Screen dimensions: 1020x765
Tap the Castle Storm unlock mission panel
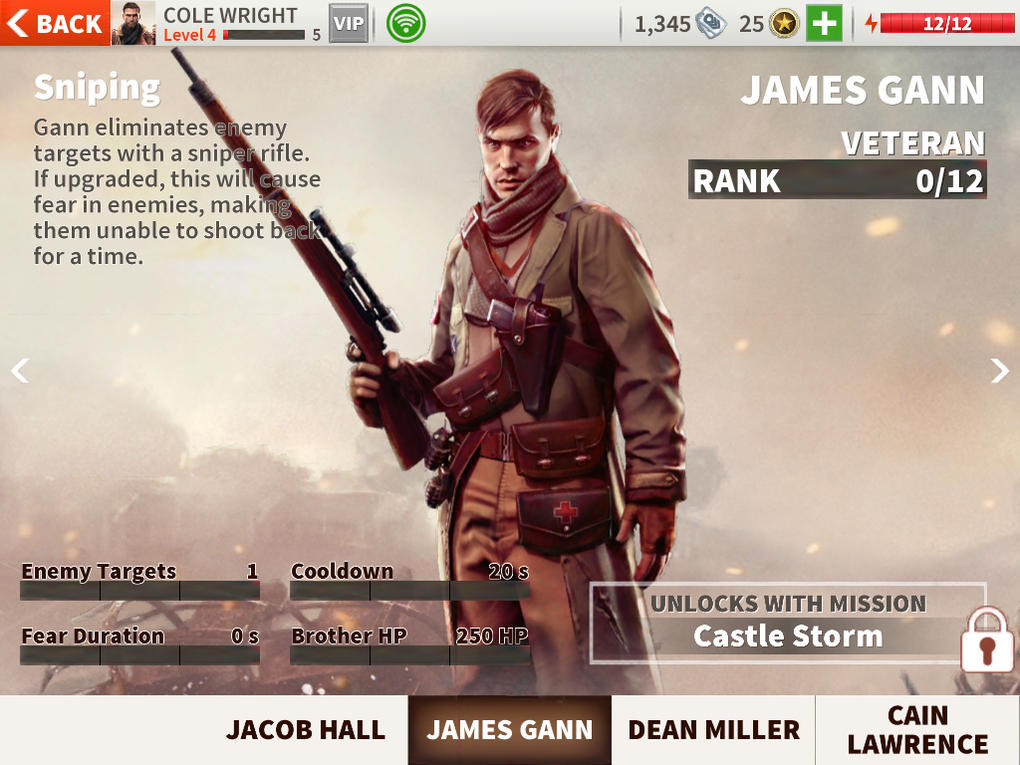pyautogui.click(x=788, y=622)
